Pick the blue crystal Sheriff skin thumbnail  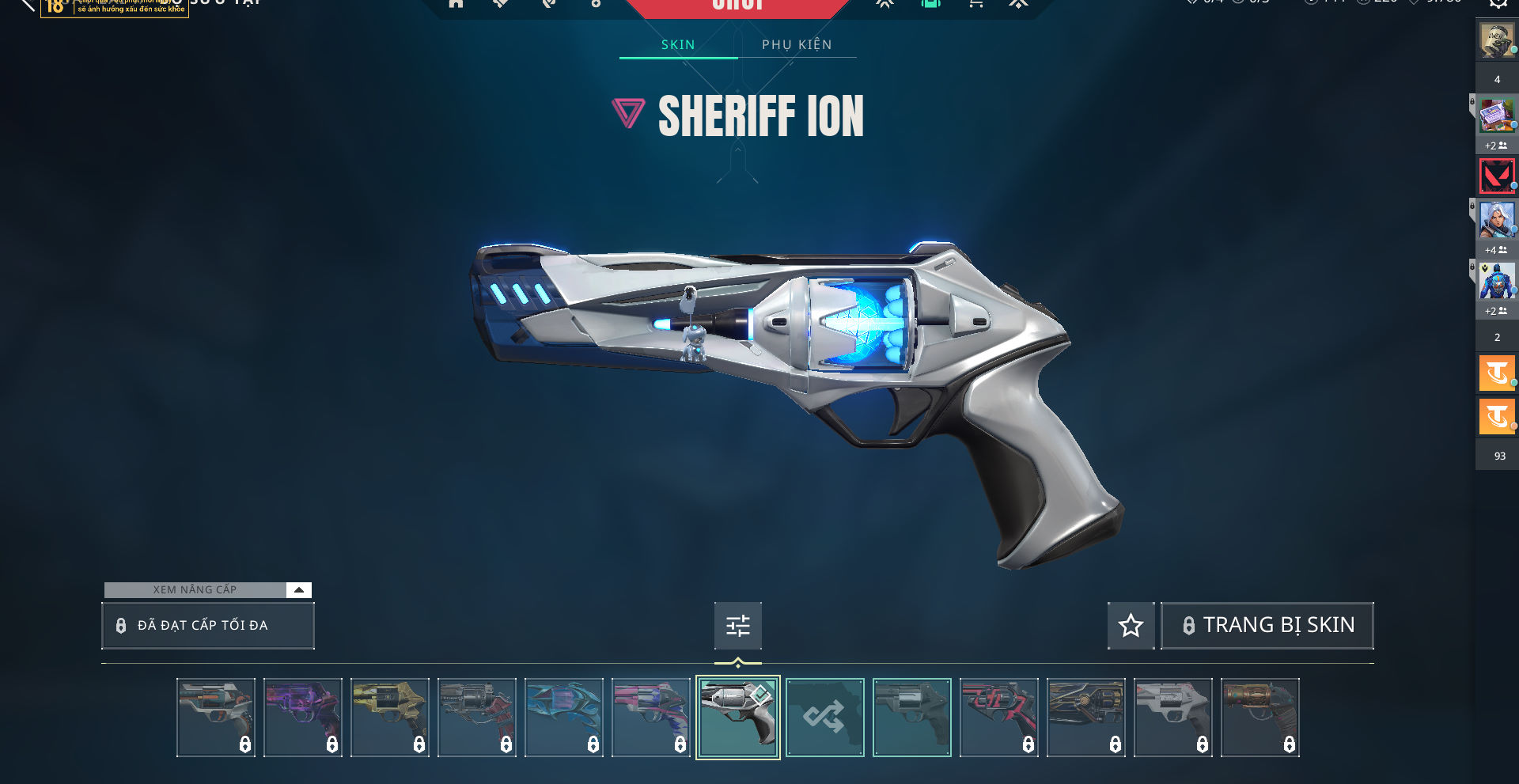point(564,718)
